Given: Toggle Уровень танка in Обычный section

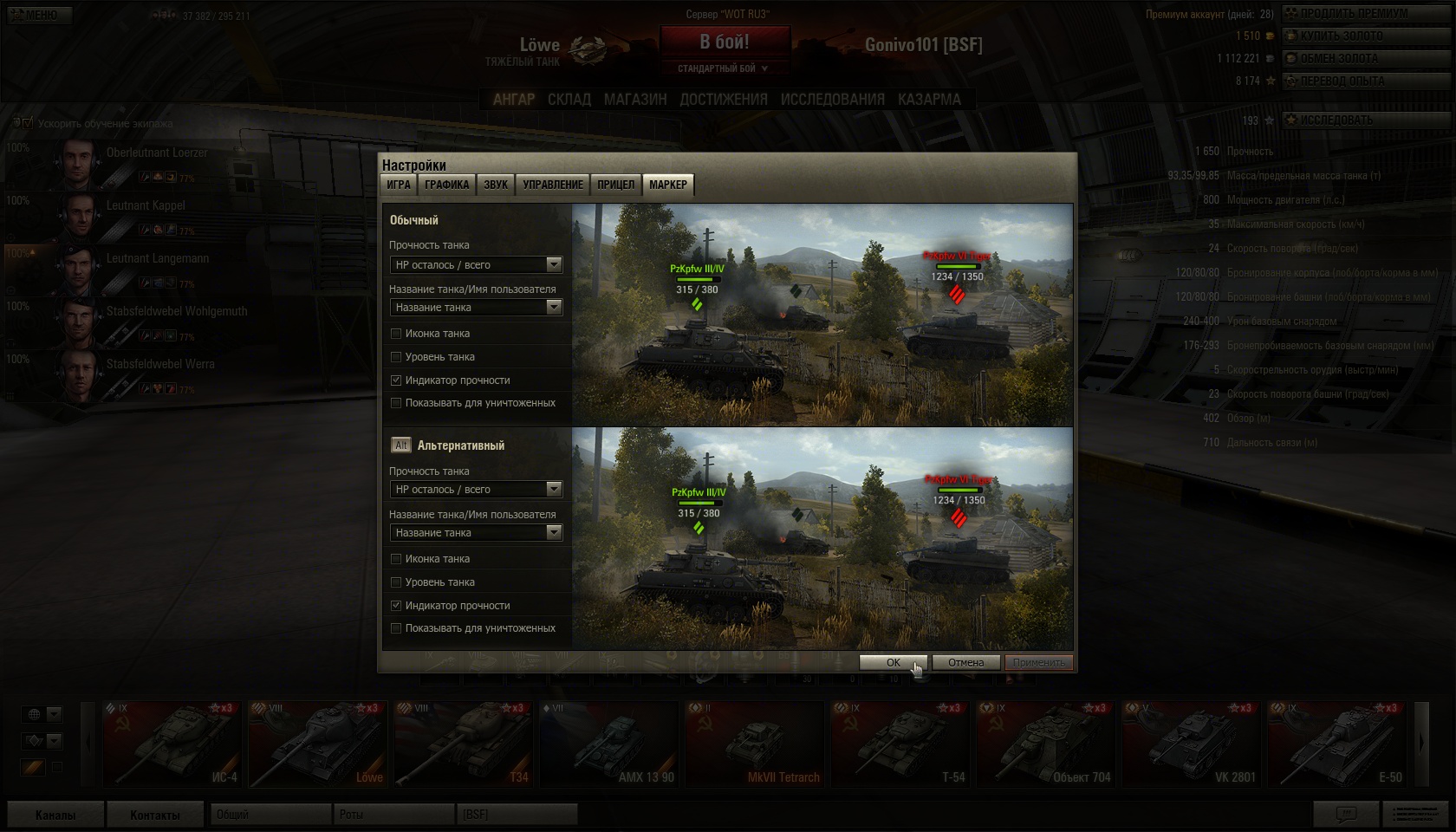Looking at the screenshot, I should tap(396, 357).
